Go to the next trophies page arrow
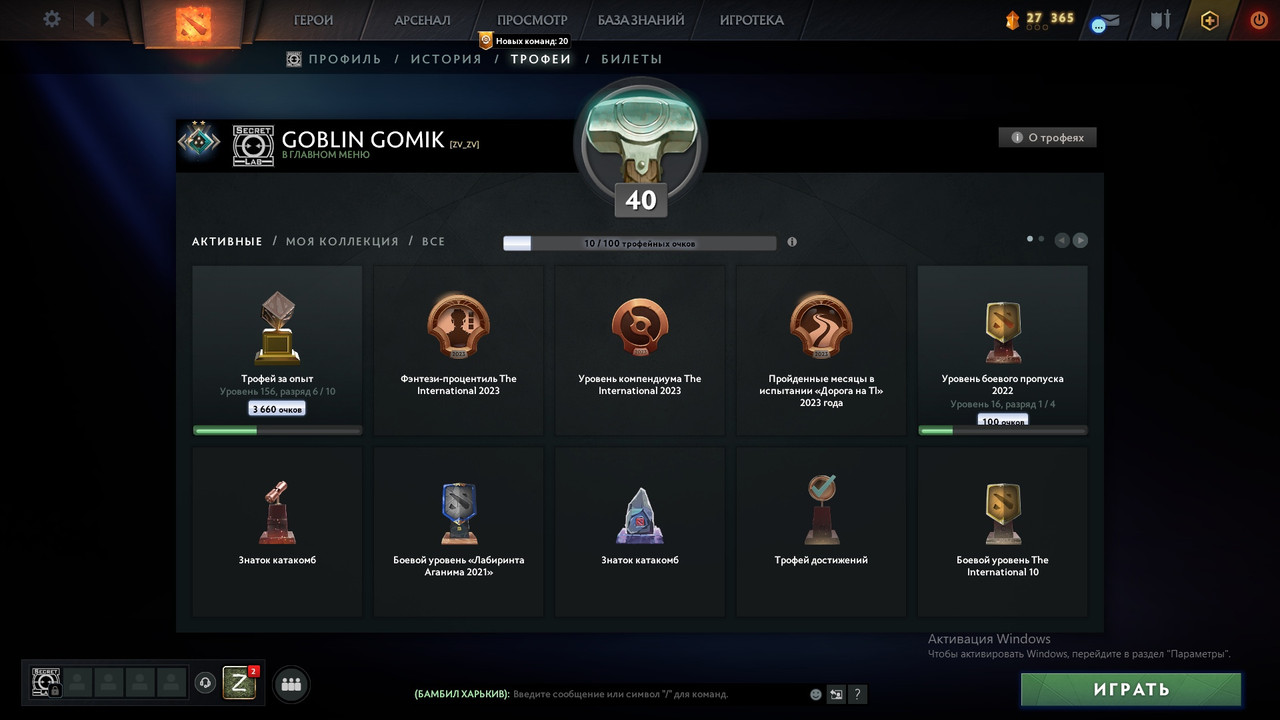The image size is (1280, 720). point(1080,240)
